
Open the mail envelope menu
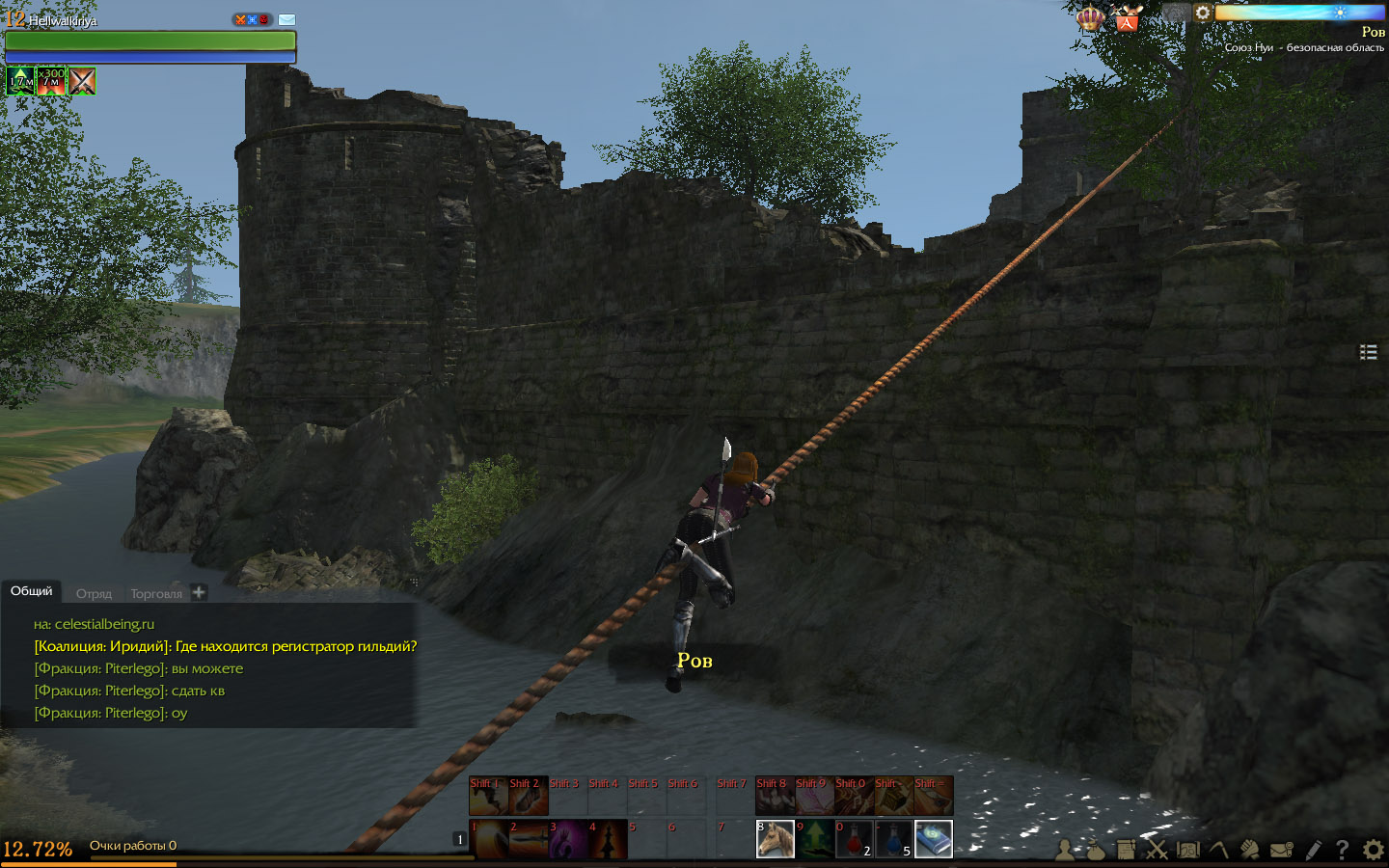pyautogui.click(x=1281, y=850)
